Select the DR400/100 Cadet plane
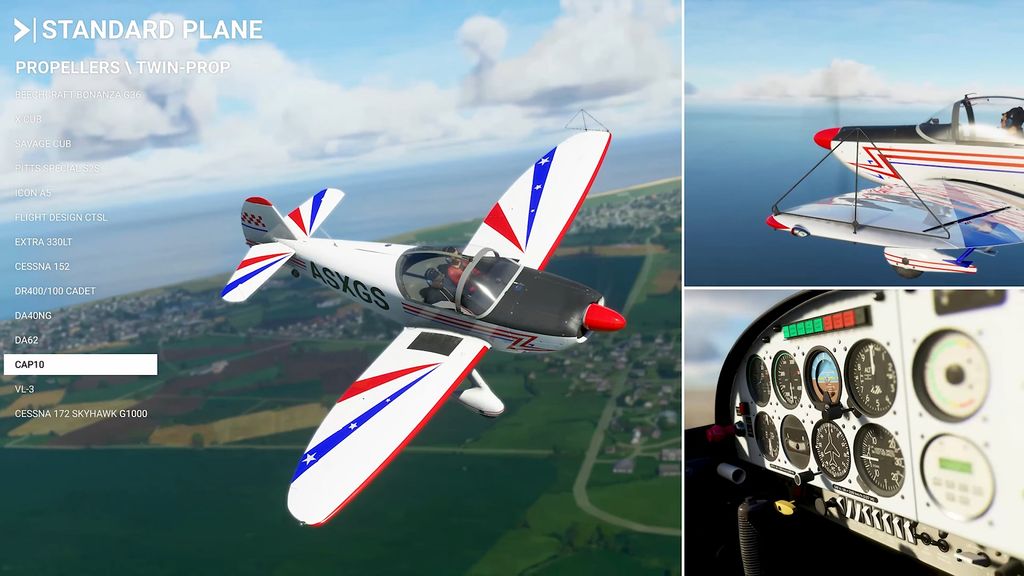 (55, 291)
